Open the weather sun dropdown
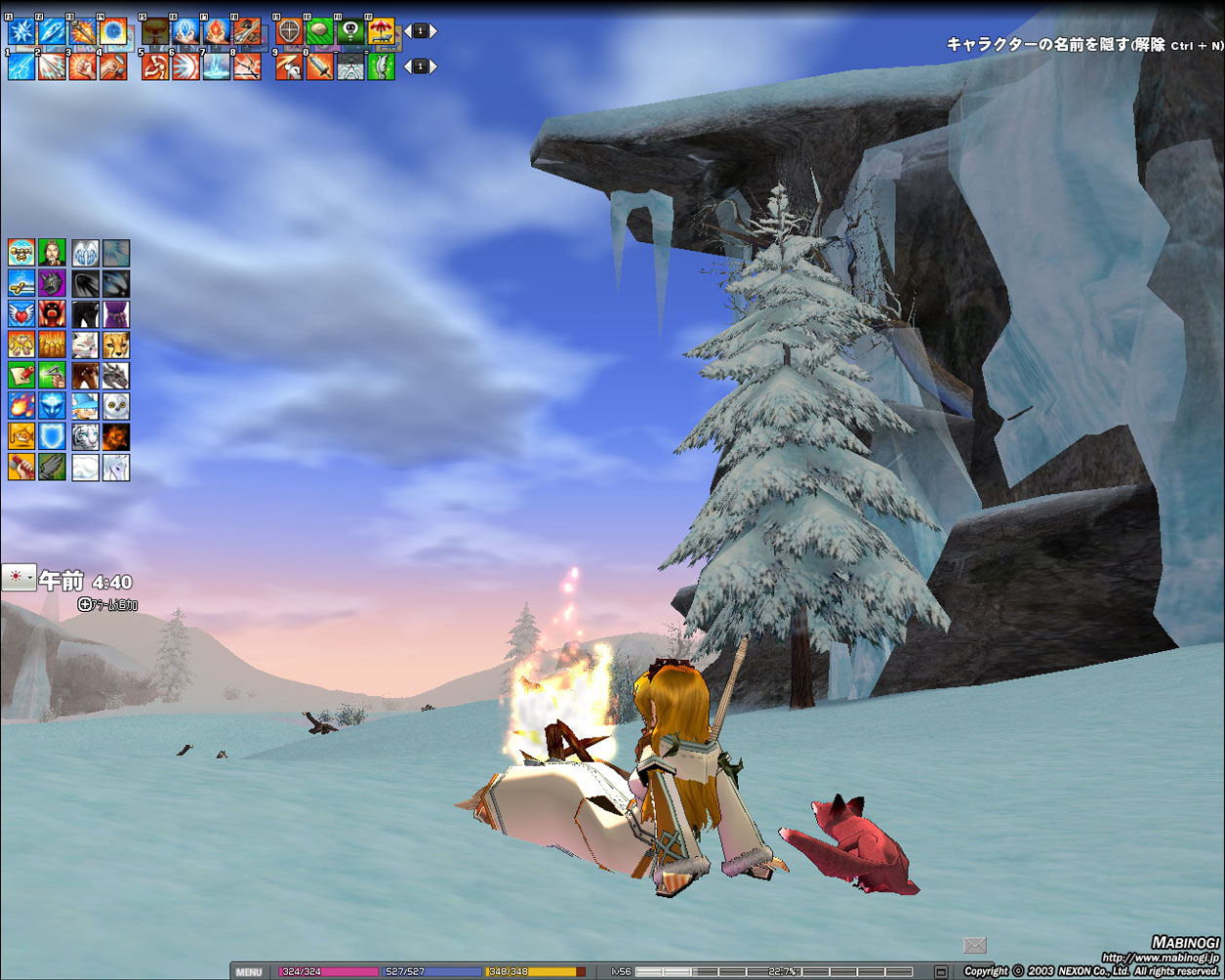This screenshot has width=1225, height=980. tap(19, 578)
